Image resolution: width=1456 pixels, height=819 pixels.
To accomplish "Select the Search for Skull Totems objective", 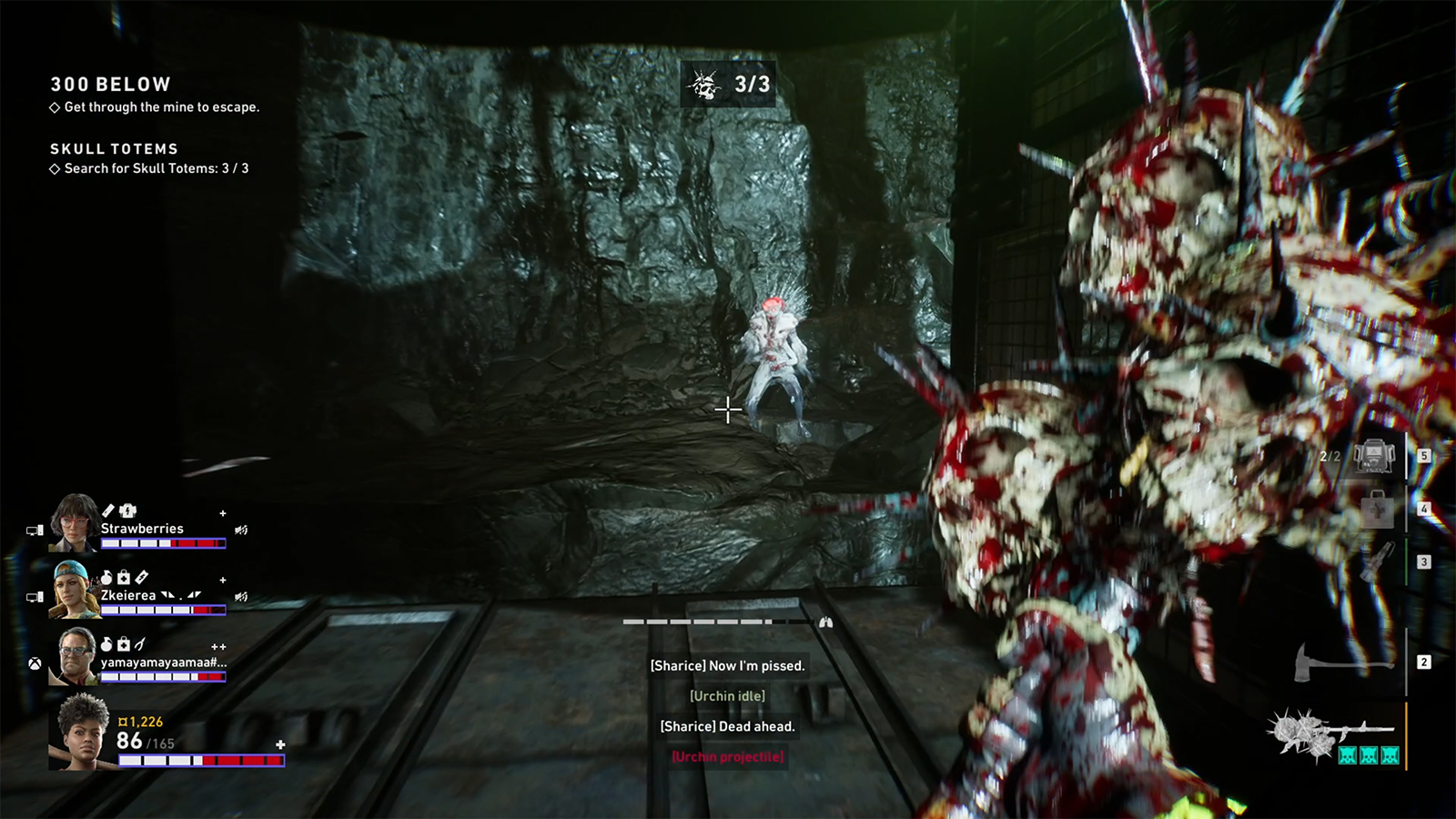I will coord(156,168).
